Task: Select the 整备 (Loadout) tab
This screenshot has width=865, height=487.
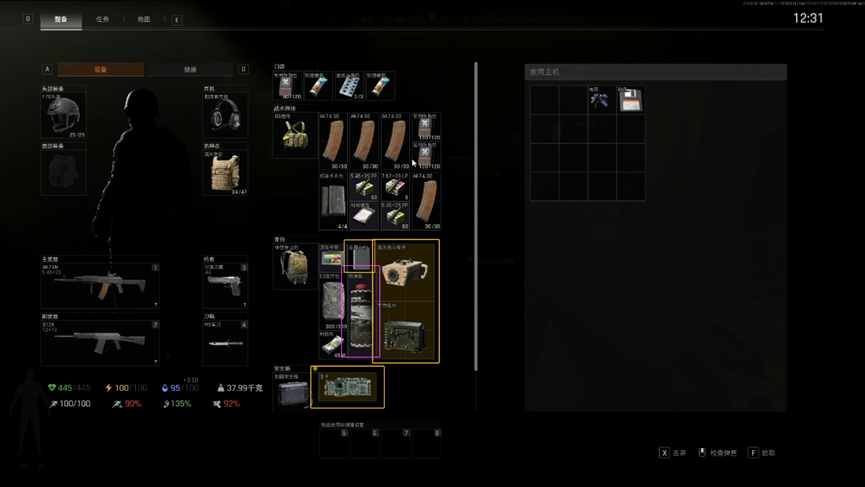Action: [61, 19]
